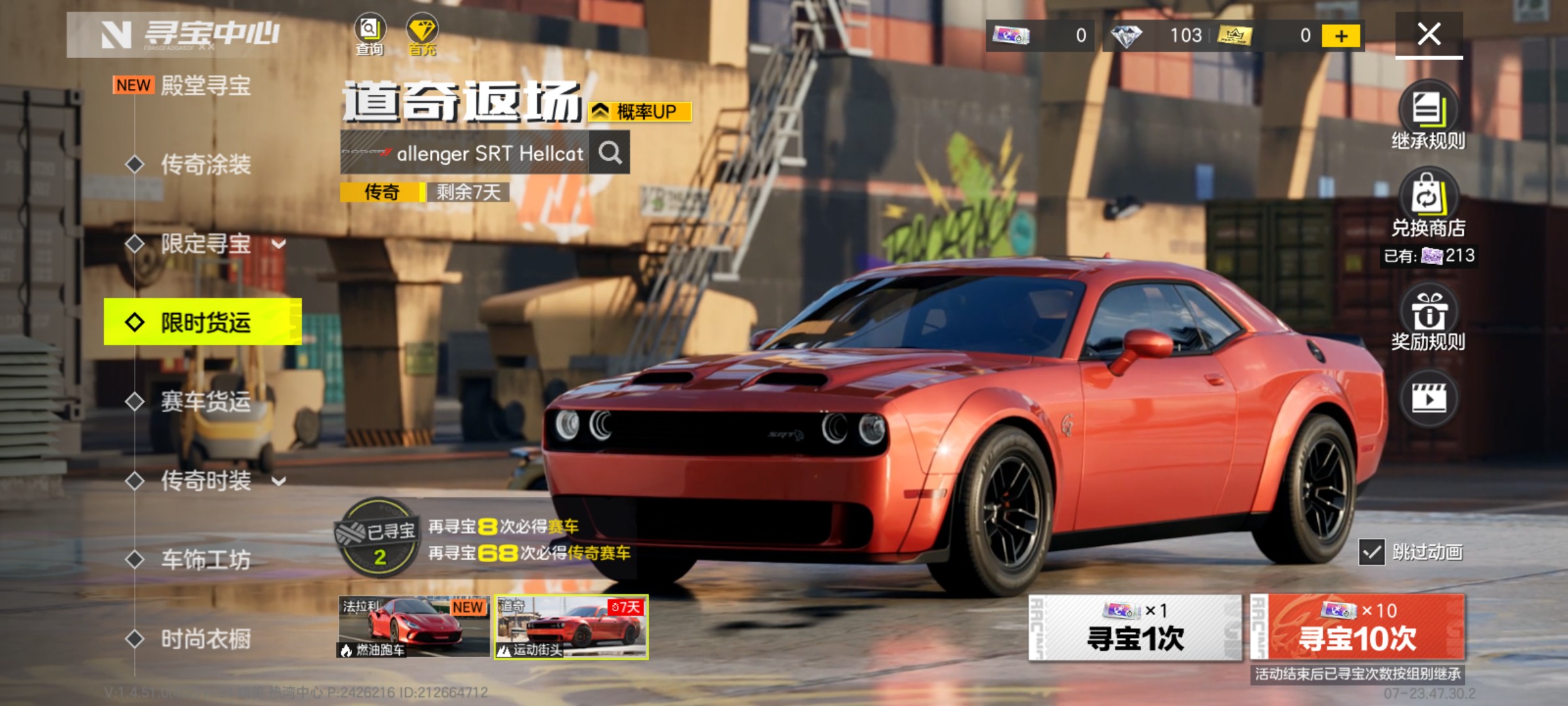Open the 殿堂寻宝 tab

(x=205, y=86)
